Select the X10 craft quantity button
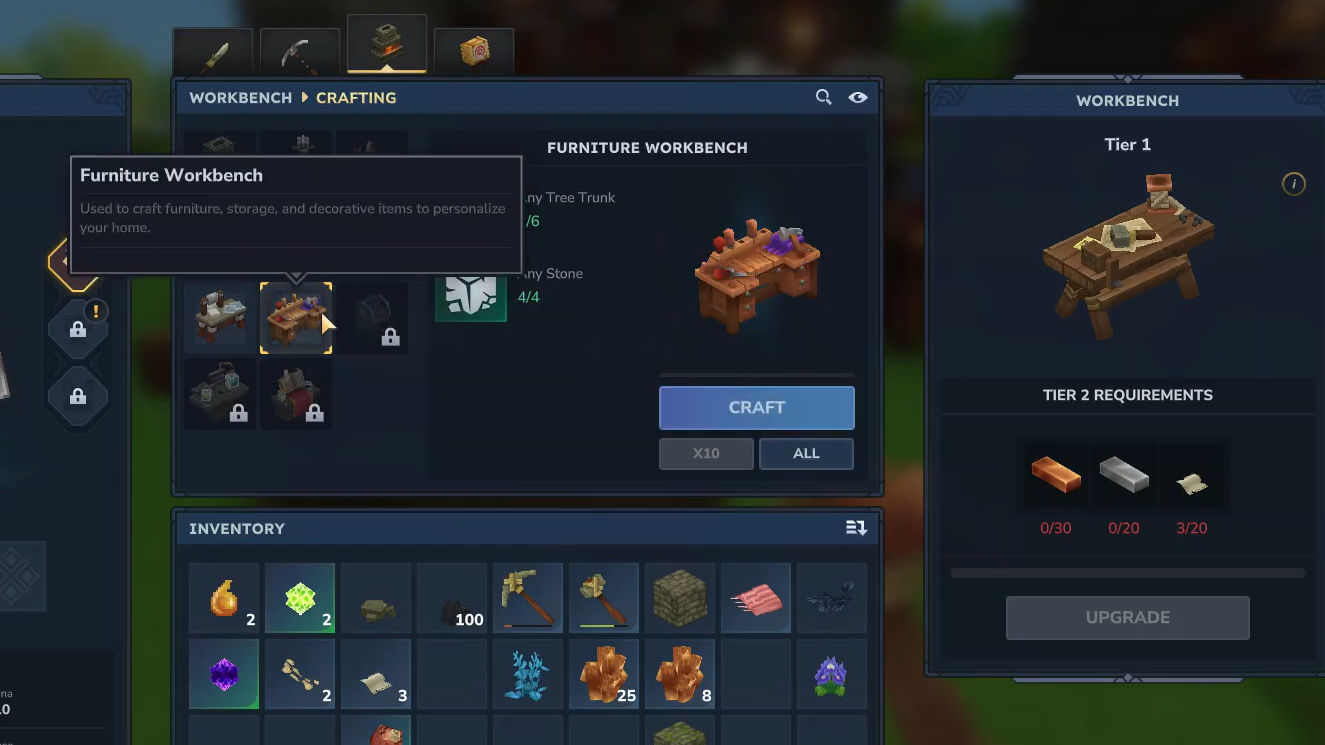 coord(706,454)
